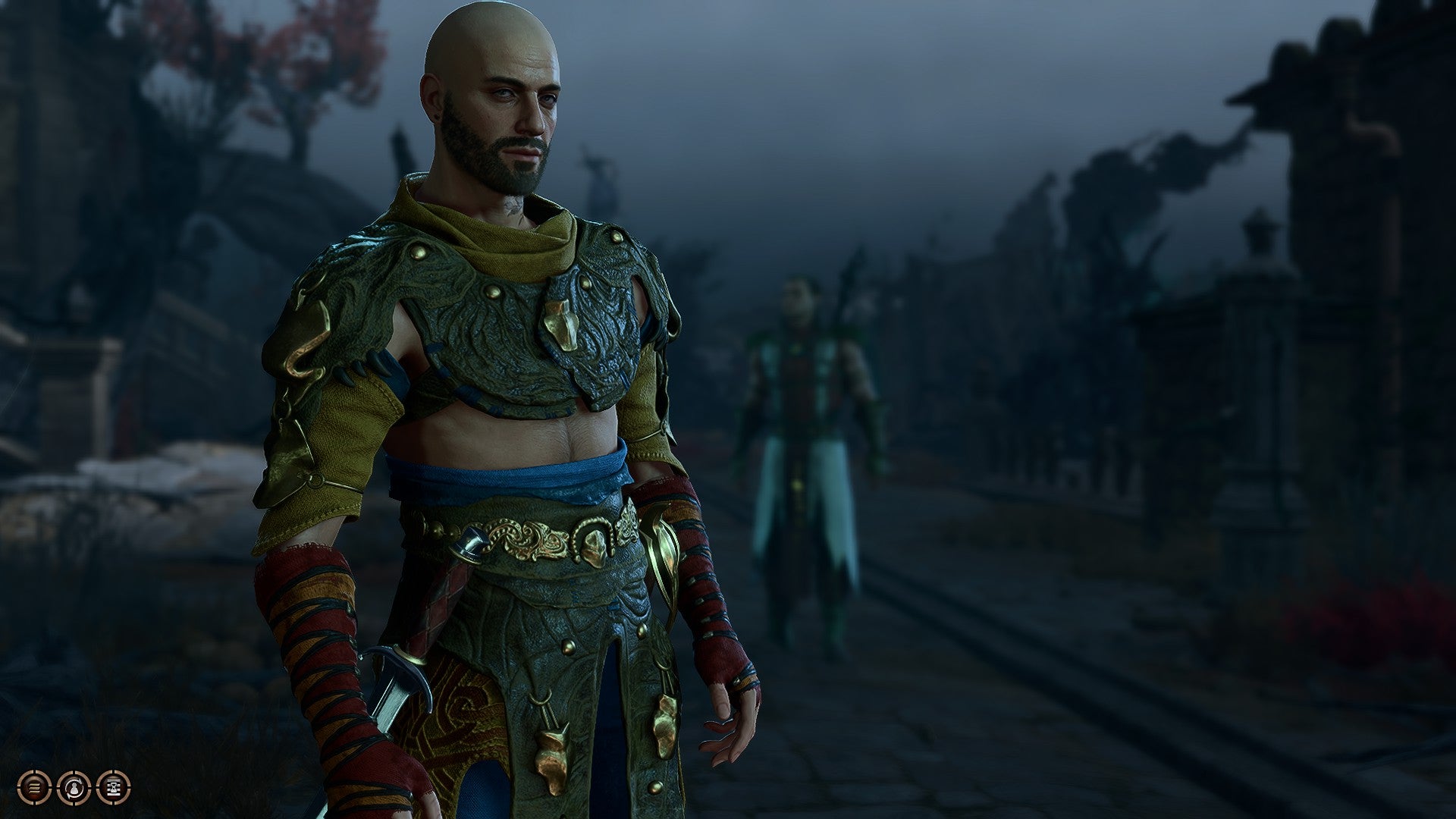Expand the dialogue history via the lines icon
This screenshot has height=819, width=1456.
34,788
